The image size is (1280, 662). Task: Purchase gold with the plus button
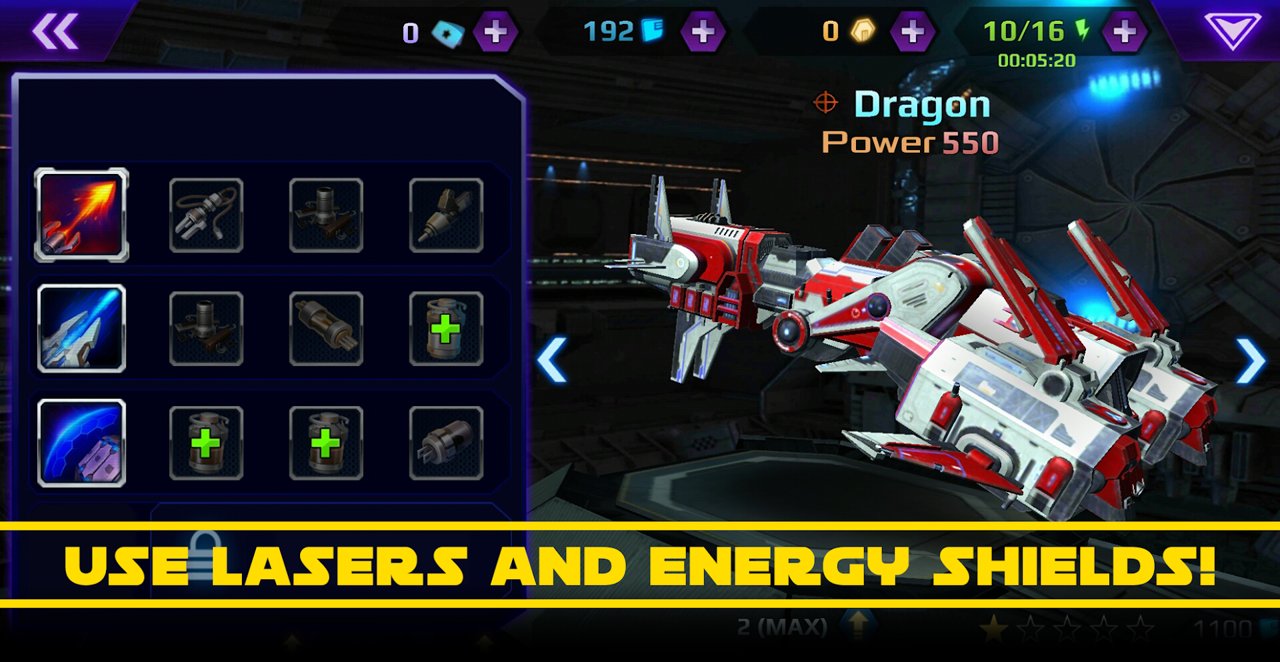(x=912, y=32)
